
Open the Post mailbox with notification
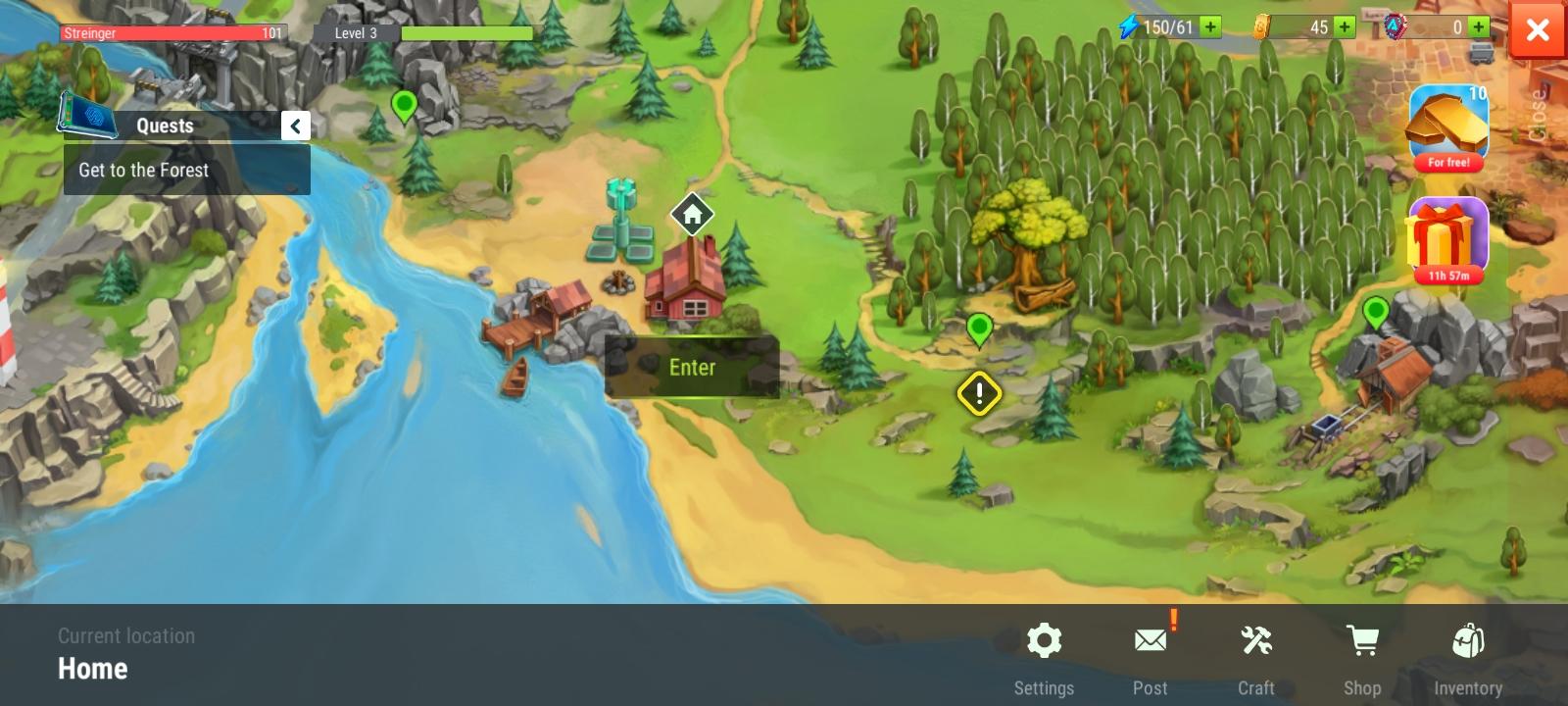(x=1149, y=640)
